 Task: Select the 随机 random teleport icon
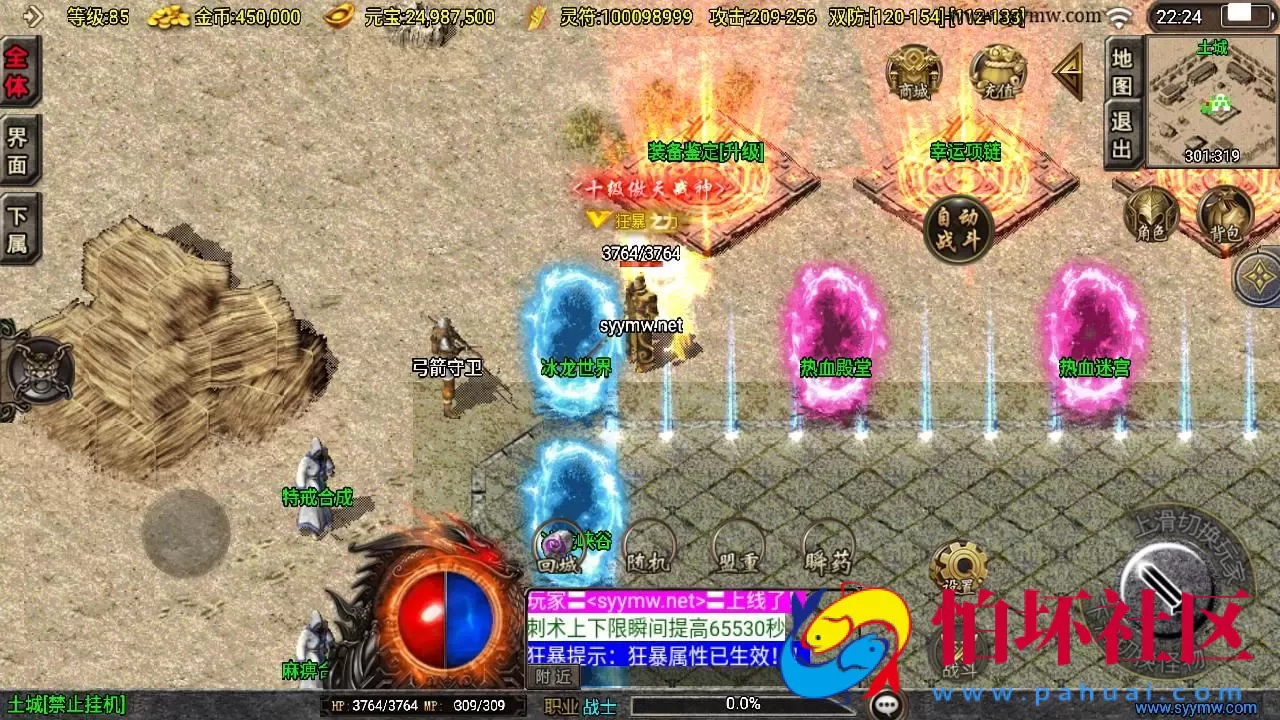point(650,545)
